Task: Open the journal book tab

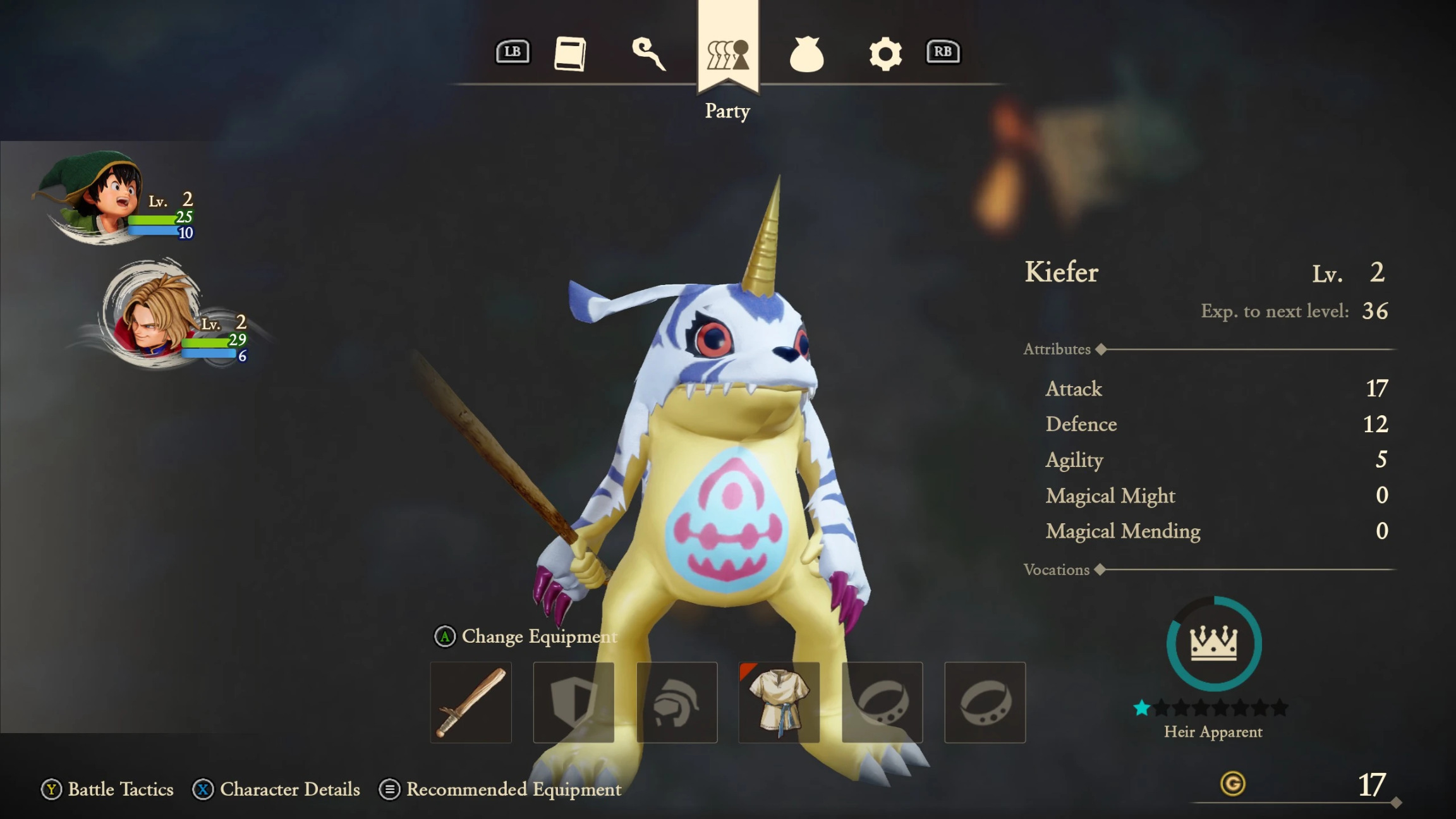Action: (570, 53)
